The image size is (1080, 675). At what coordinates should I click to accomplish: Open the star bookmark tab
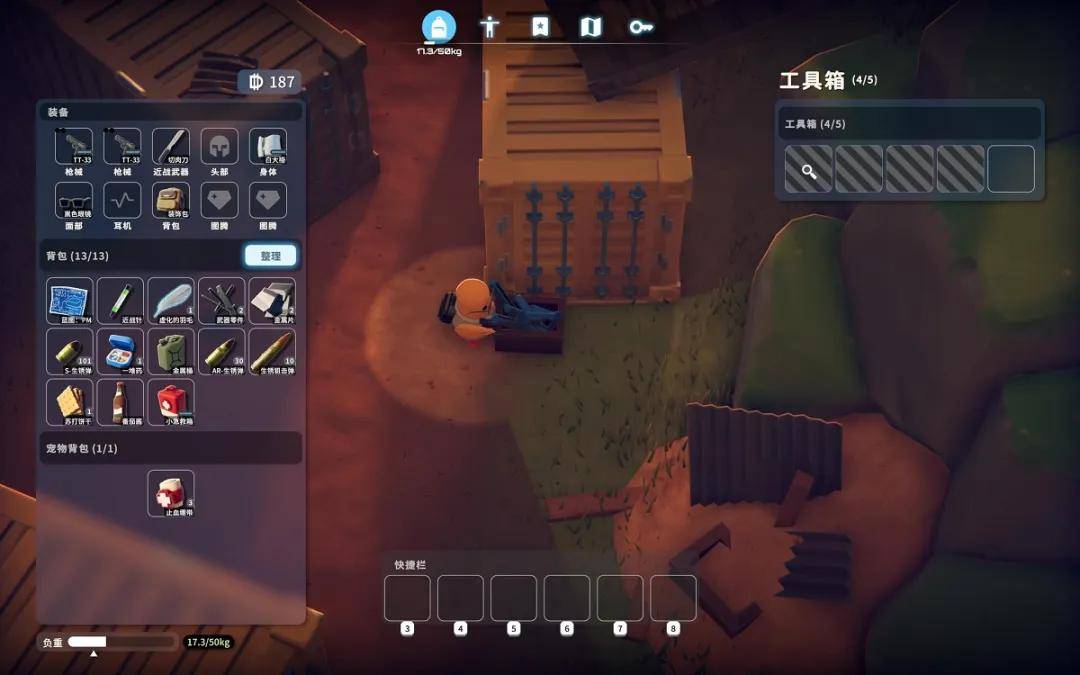(540, 27)
